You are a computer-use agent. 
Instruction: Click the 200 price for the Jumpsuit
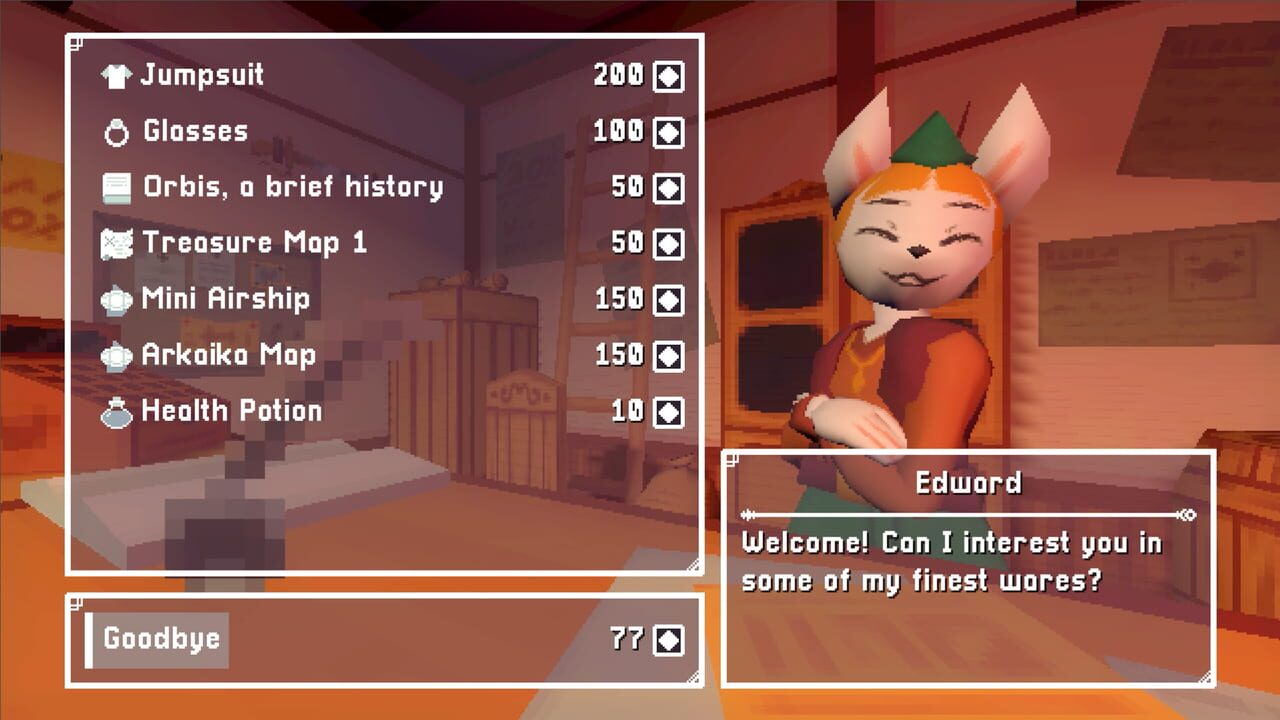click(x=617, y=74)
